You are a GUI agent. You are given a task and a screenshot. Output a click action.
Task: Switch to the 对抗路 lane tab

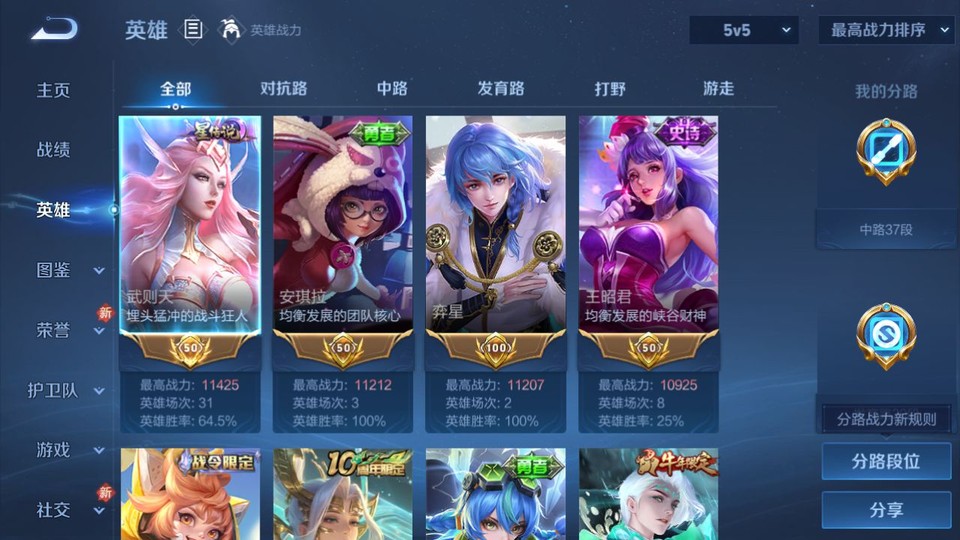(283, 89)
